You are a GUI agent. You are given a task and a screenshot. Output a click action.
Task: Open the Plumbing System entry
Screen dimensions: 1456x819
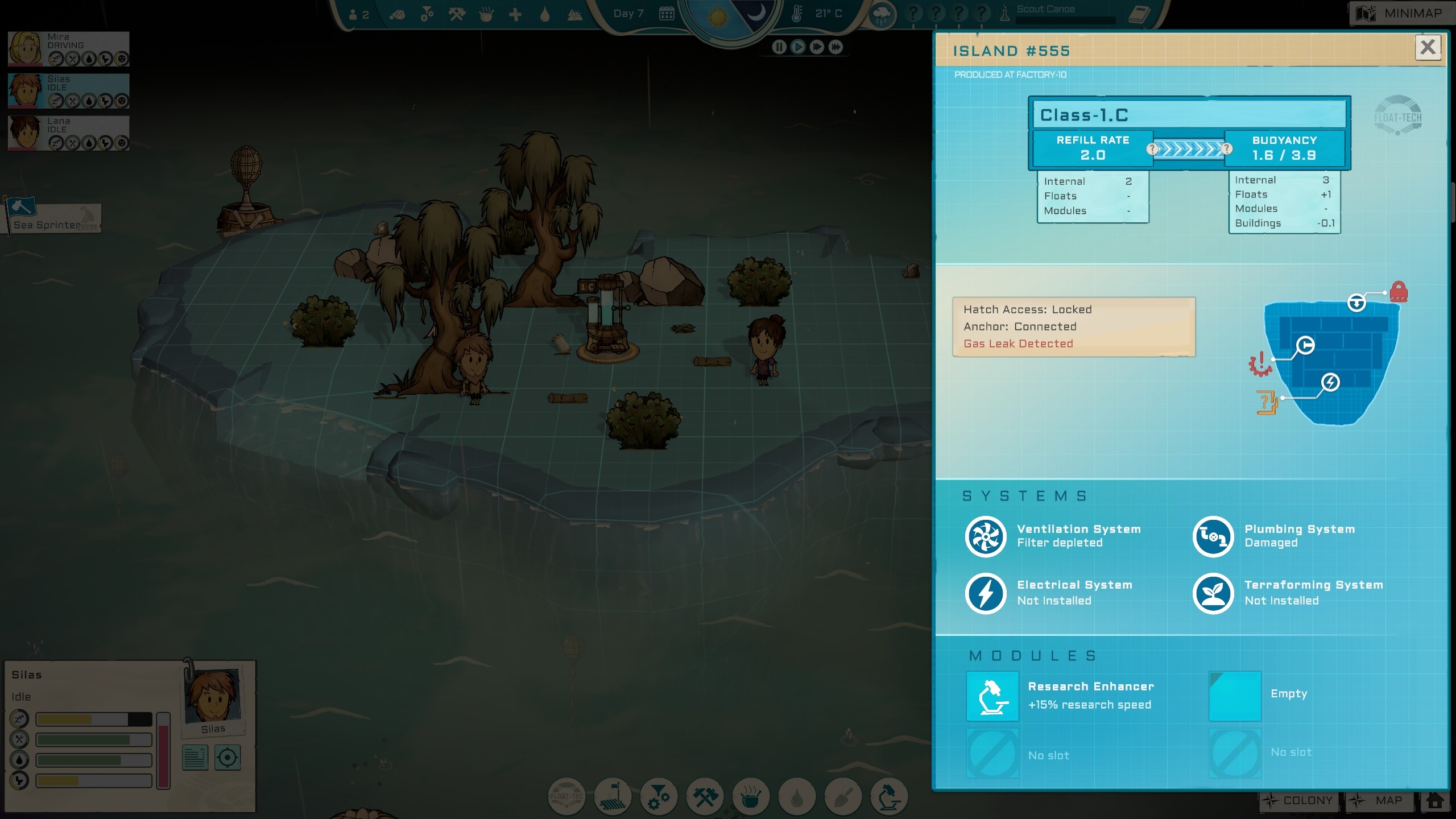(x=1213, y=536)
